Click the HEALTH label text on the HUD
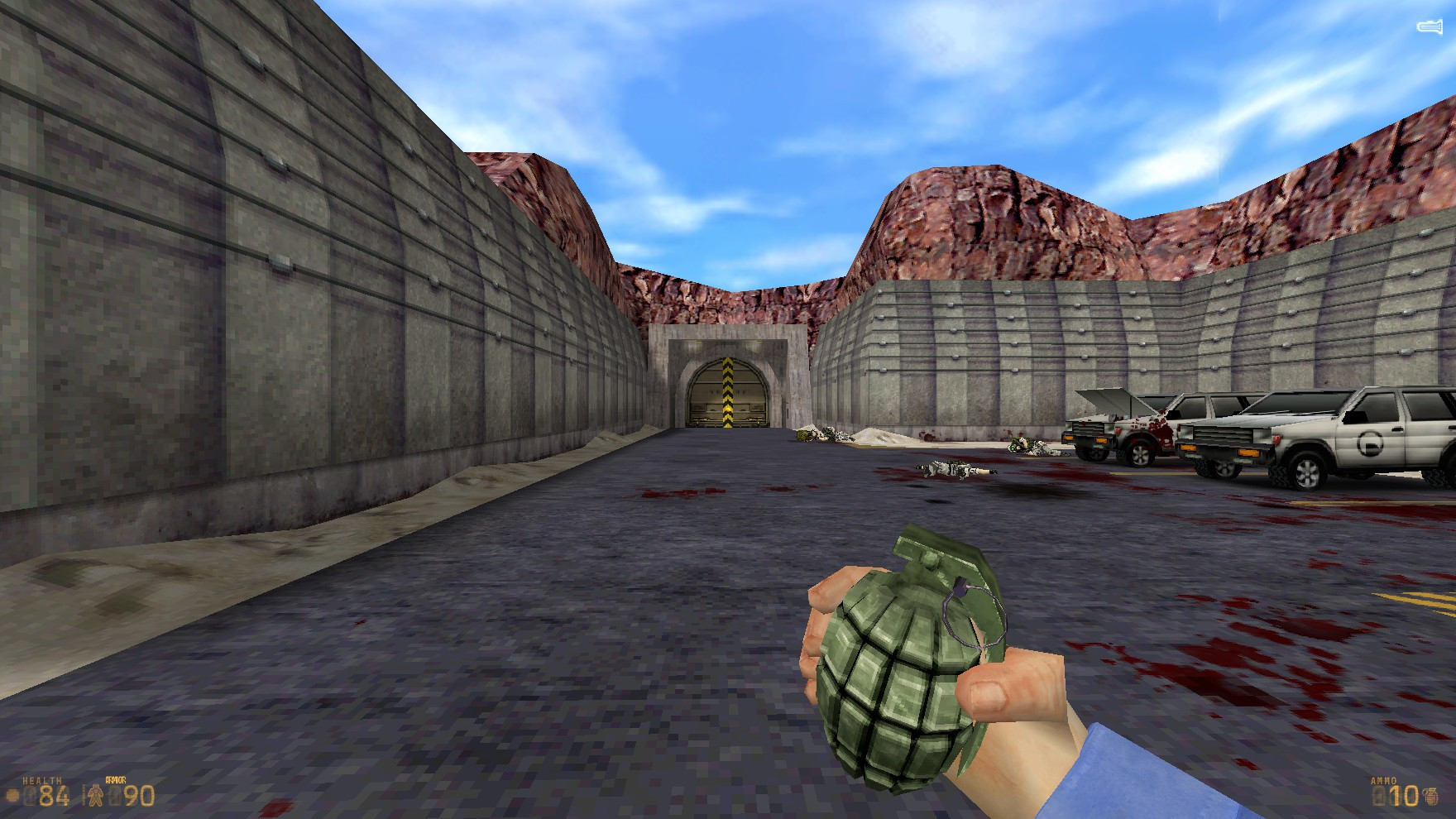 point(41,780)
